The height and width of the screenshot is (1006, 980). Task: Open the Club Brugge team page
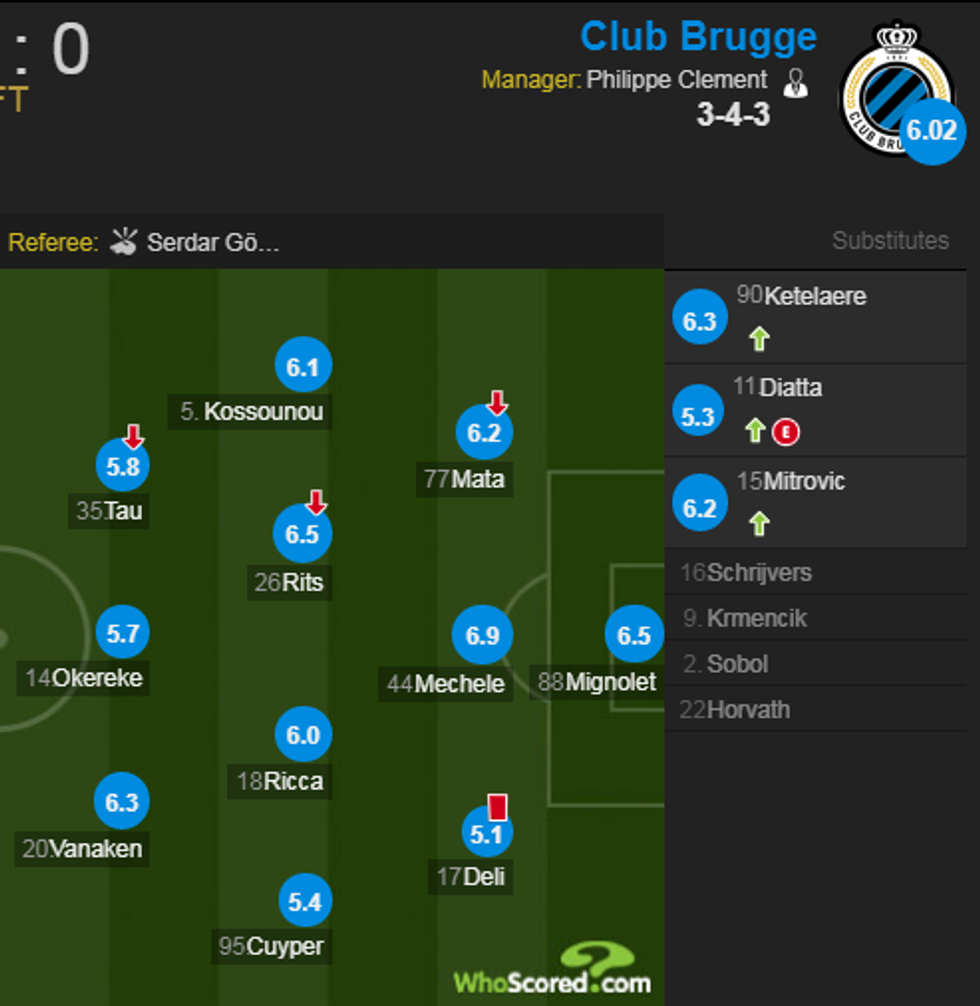coord(698,37)
